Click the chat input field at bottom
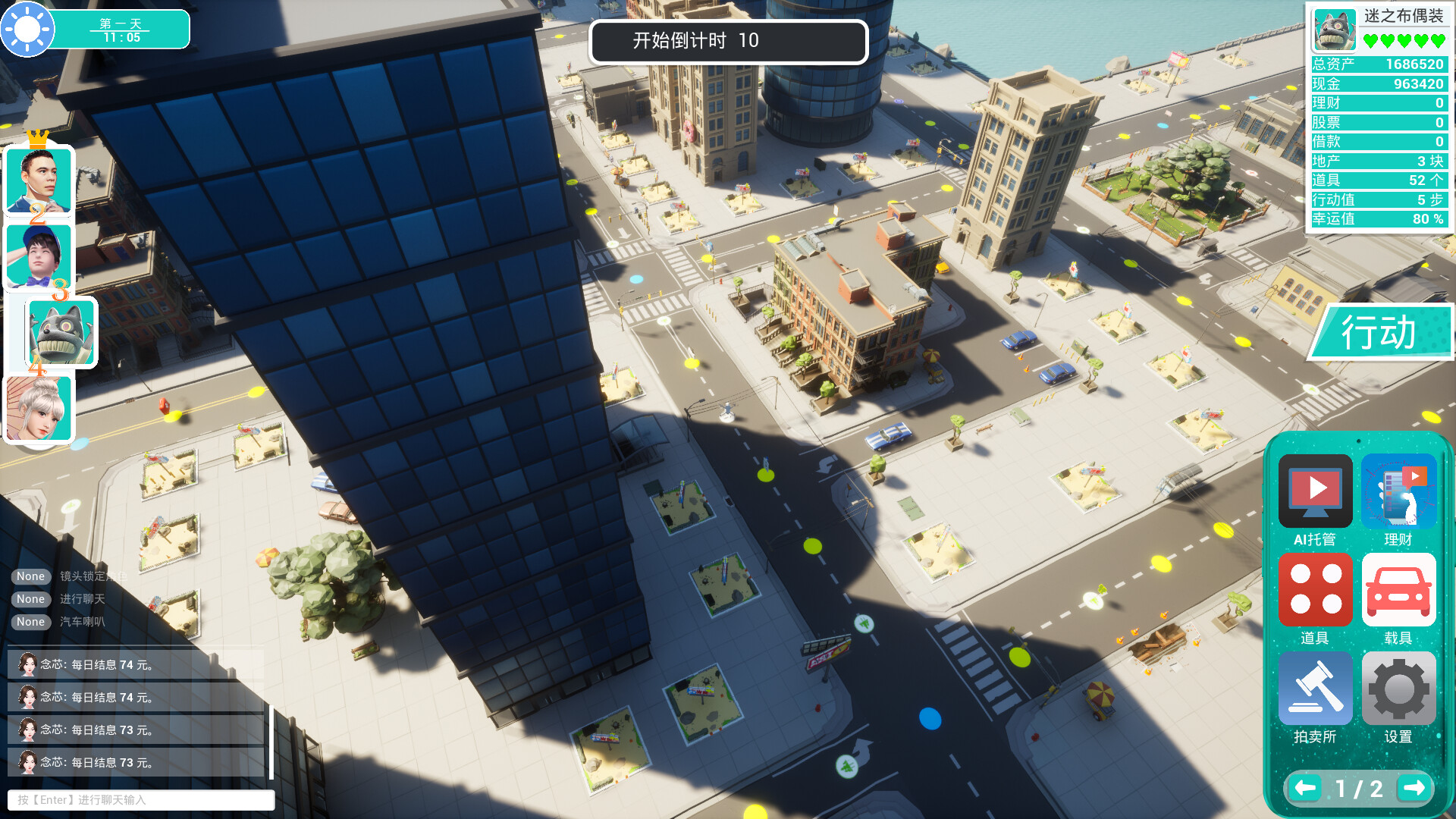 pos(141,800)
